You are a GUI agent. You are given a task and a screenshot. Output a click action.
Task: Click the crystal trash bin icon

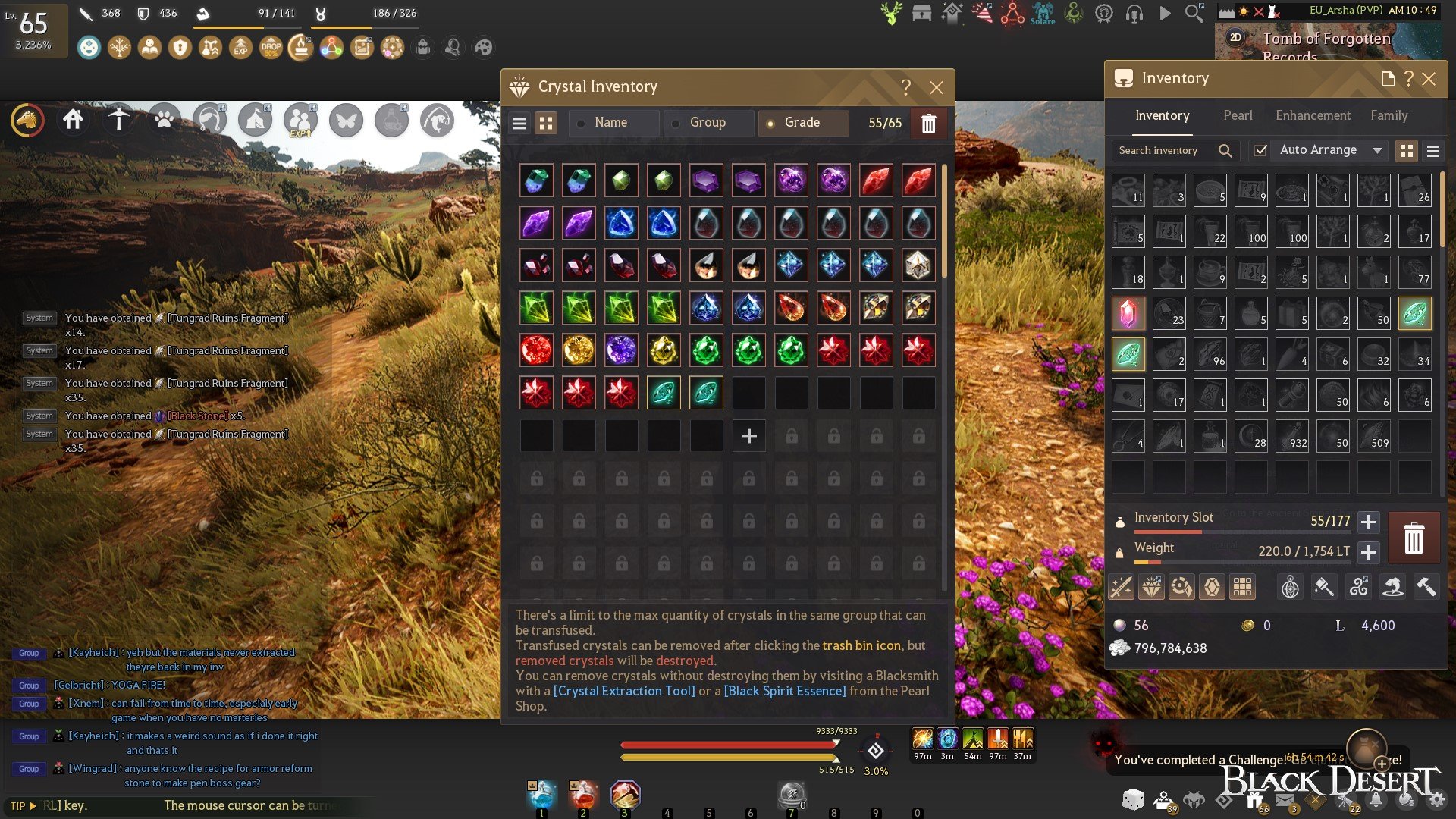pyautogui.click(x=928, y=124)
